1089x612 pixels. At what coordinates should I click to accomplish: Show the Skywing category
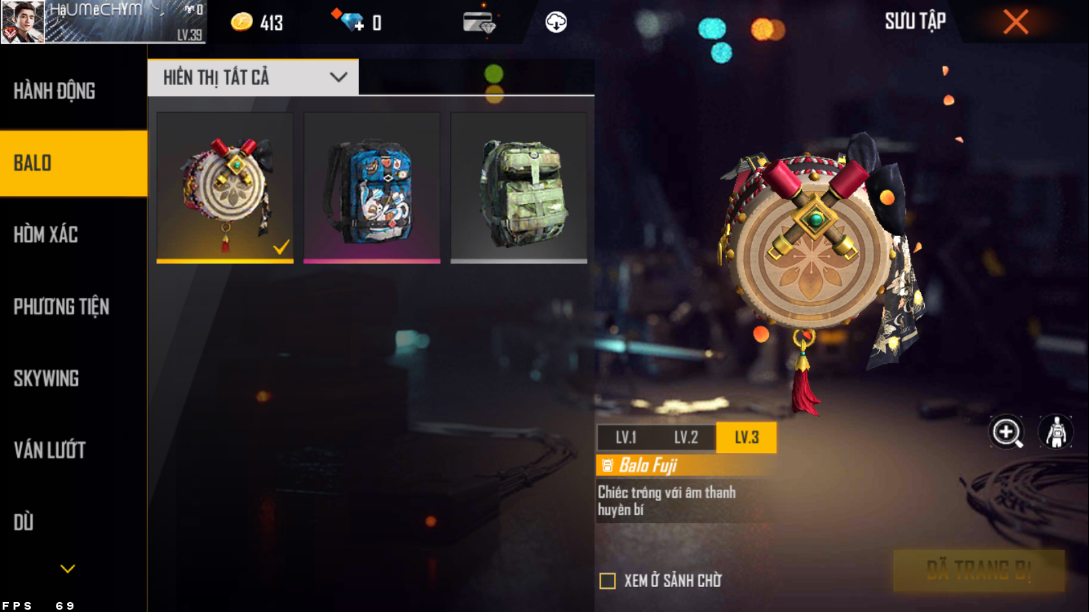point(46,379)
